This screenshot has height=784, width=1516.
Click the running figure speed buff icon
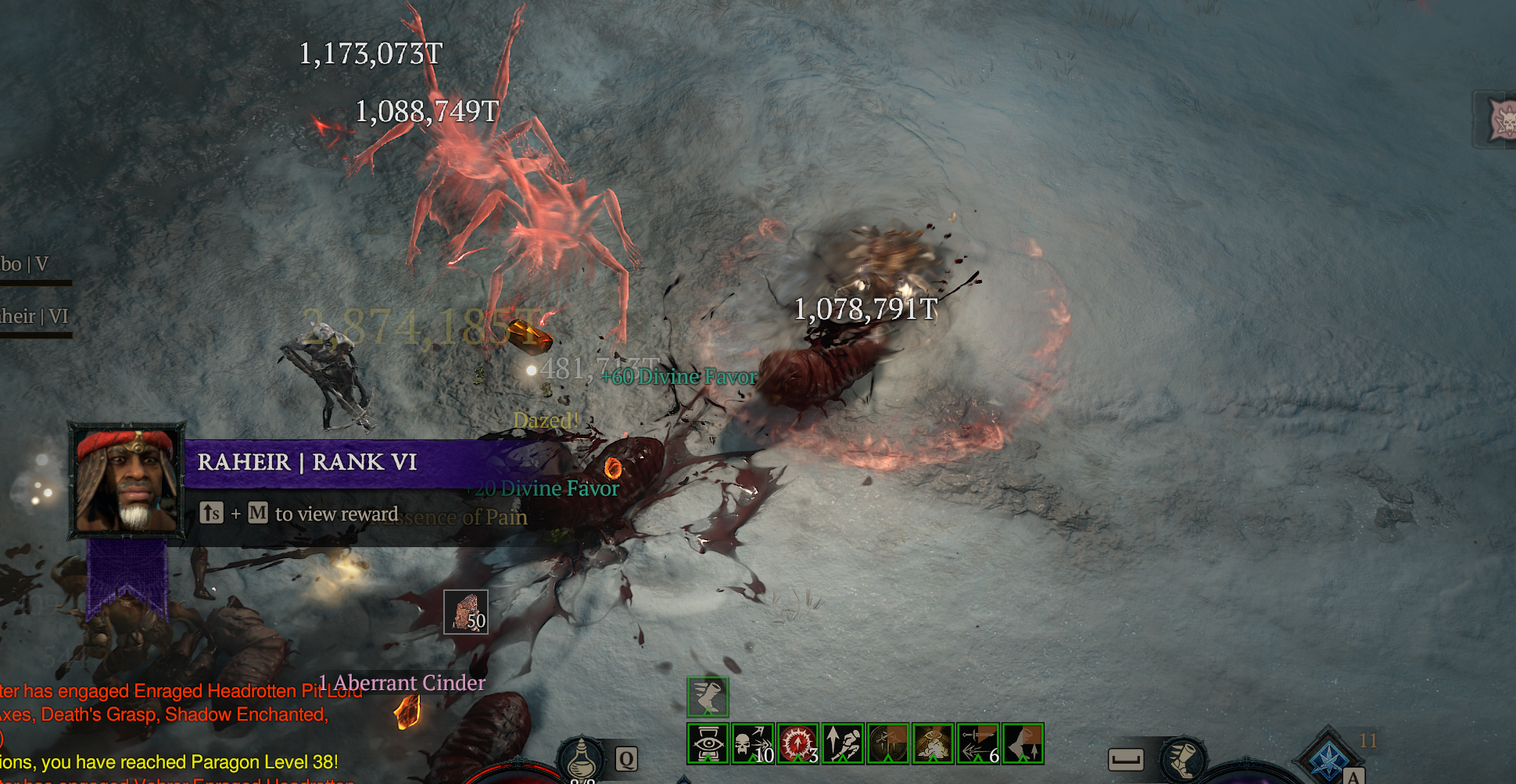[x=843, y=743]
